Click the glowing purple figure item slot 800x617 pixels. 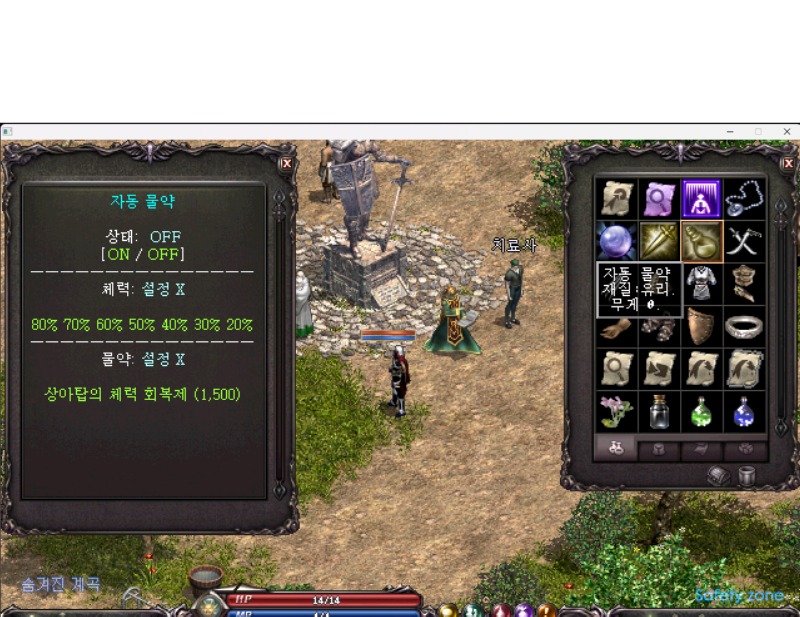tap(701, 199)
